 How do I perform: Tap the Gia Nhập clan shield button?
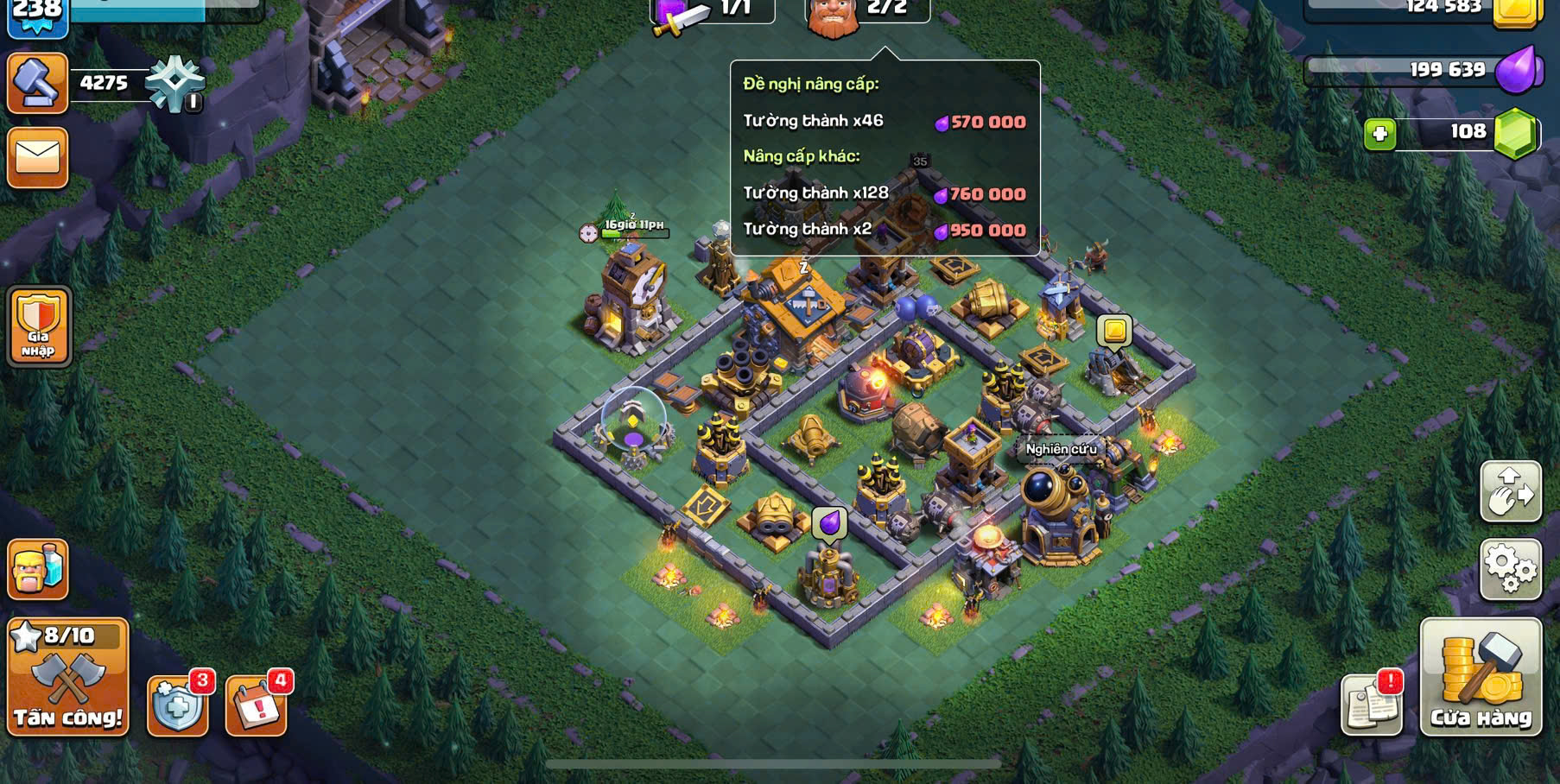coord(39,326)
